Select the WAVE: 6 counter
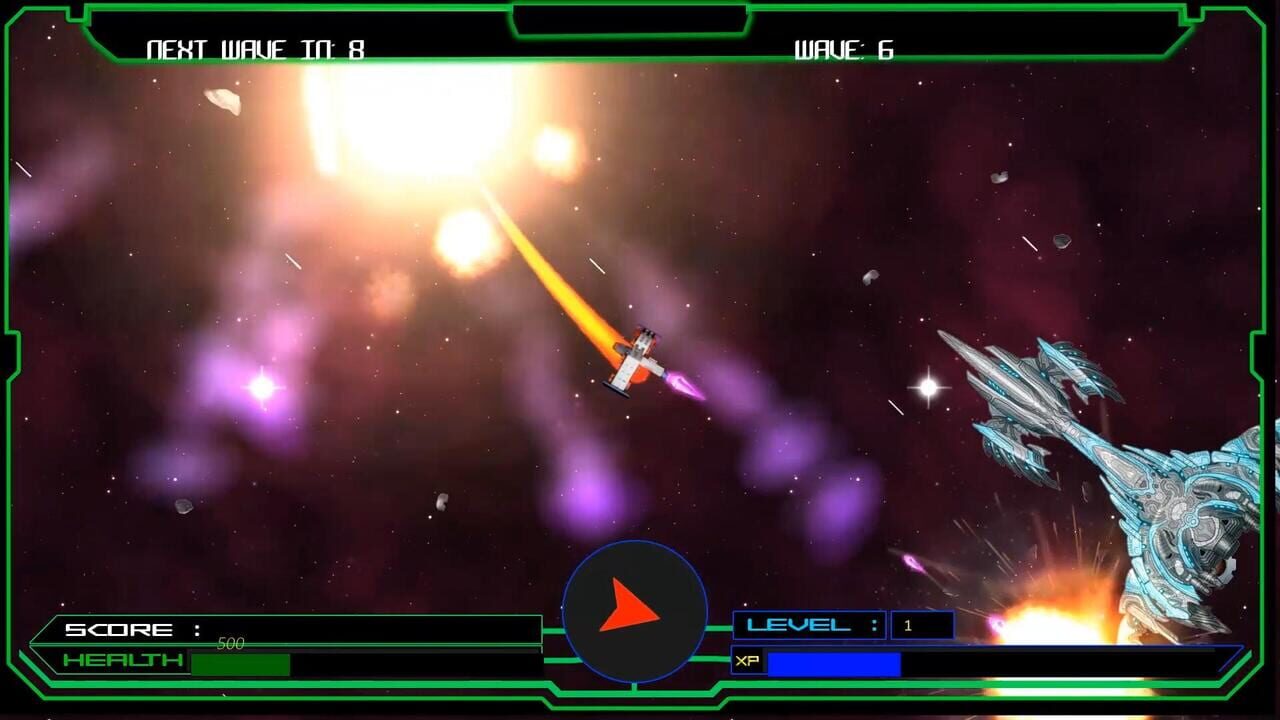This screenshot has height=720, width=1280. point(845,46)
